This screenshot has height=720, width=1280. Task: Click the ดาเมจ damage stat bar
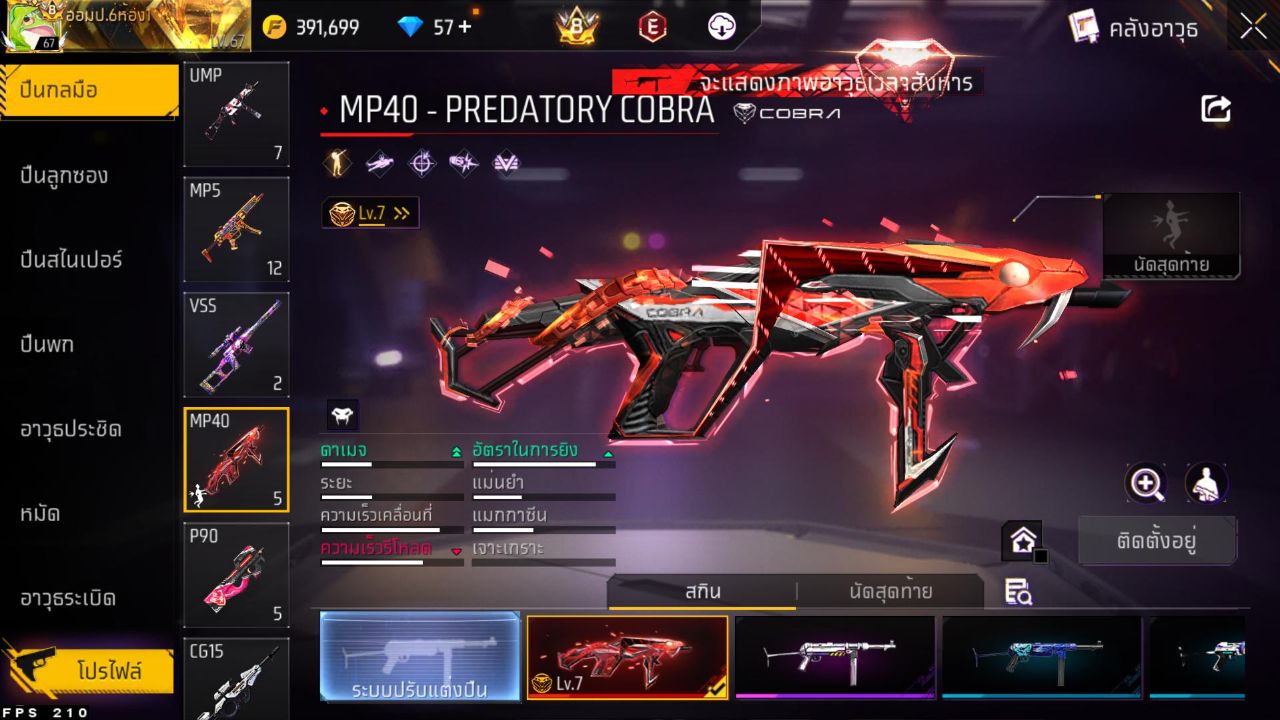390,457
